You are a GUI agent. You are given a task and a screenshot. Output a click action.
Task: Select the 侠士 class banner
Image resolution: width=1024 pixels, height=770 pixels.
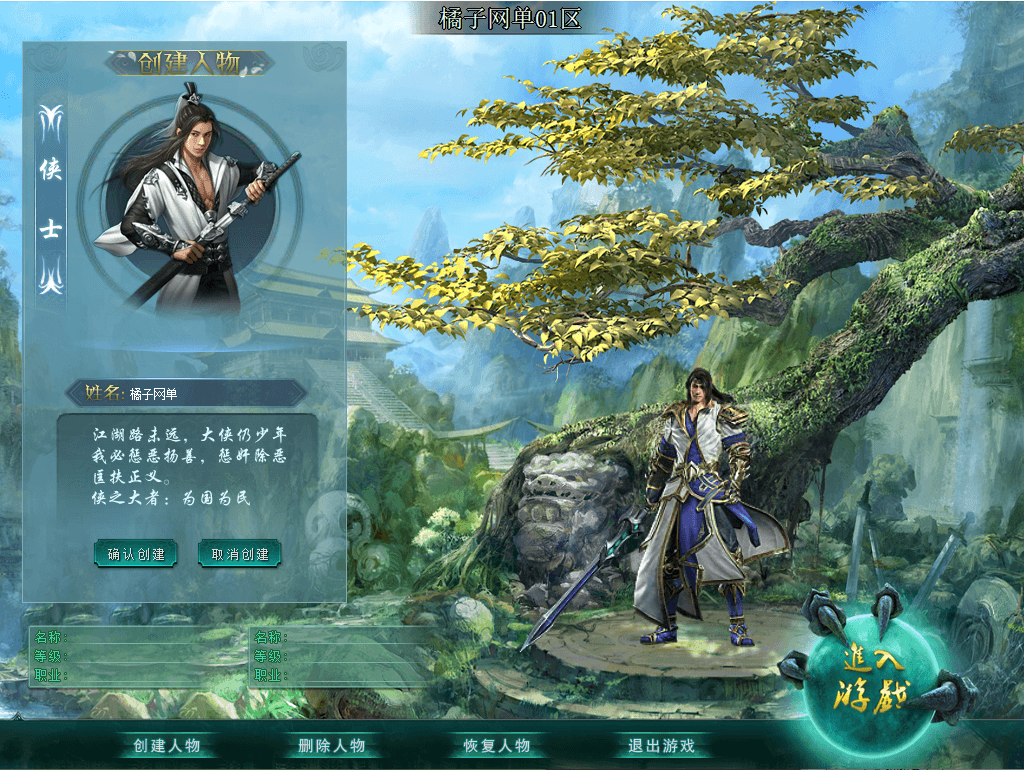tap(51, 200)
